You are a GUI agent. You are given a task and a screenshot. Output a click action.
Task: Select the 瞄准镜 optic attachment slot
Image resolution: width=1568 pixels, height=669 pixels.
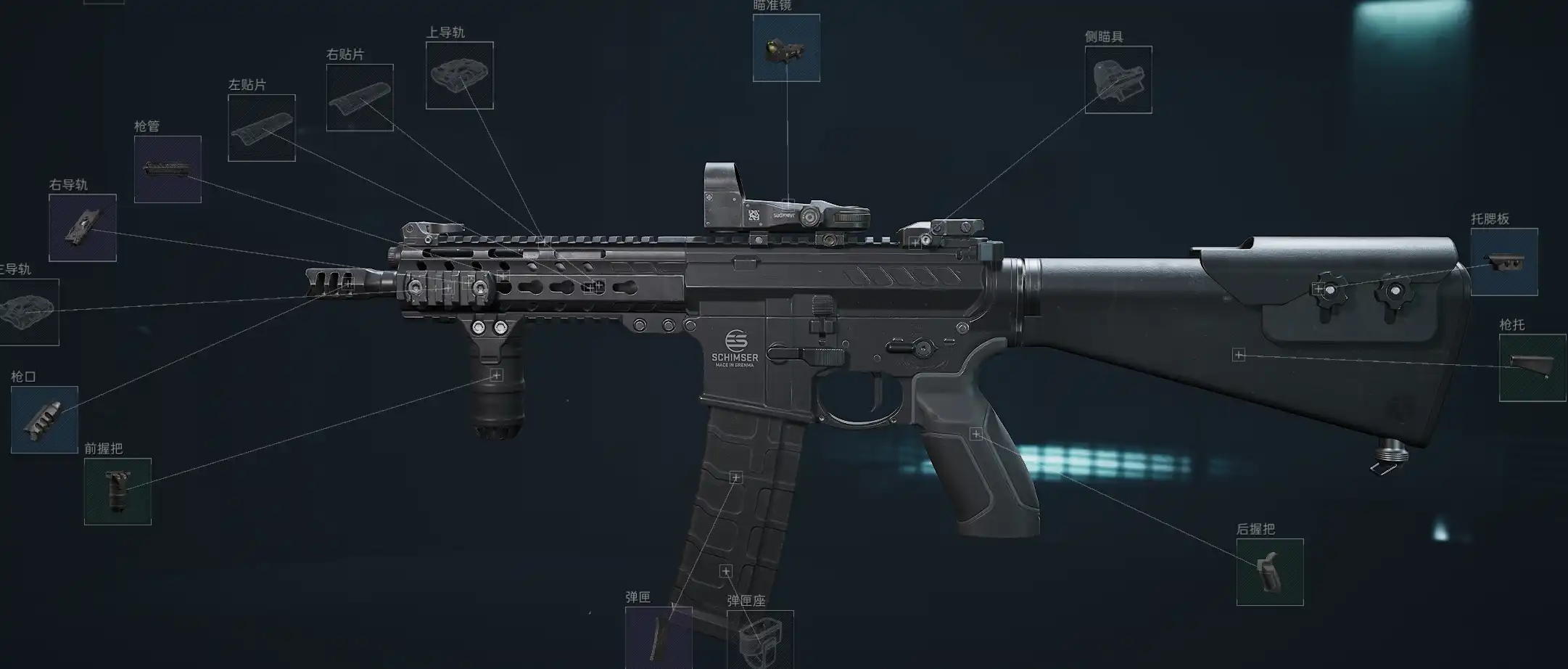[x=786, y=48]
